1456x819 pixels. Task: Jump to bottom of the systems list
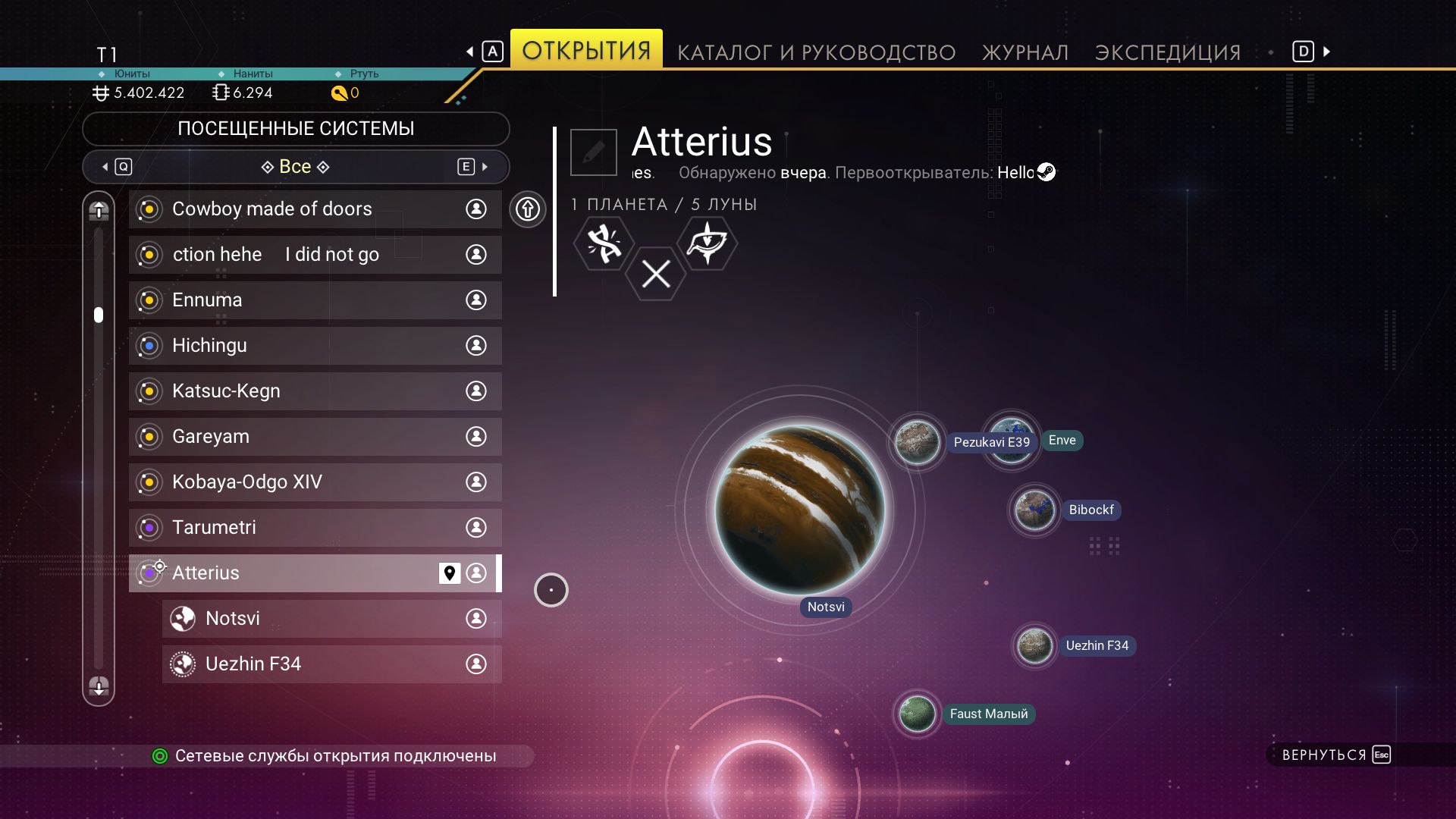99,686
